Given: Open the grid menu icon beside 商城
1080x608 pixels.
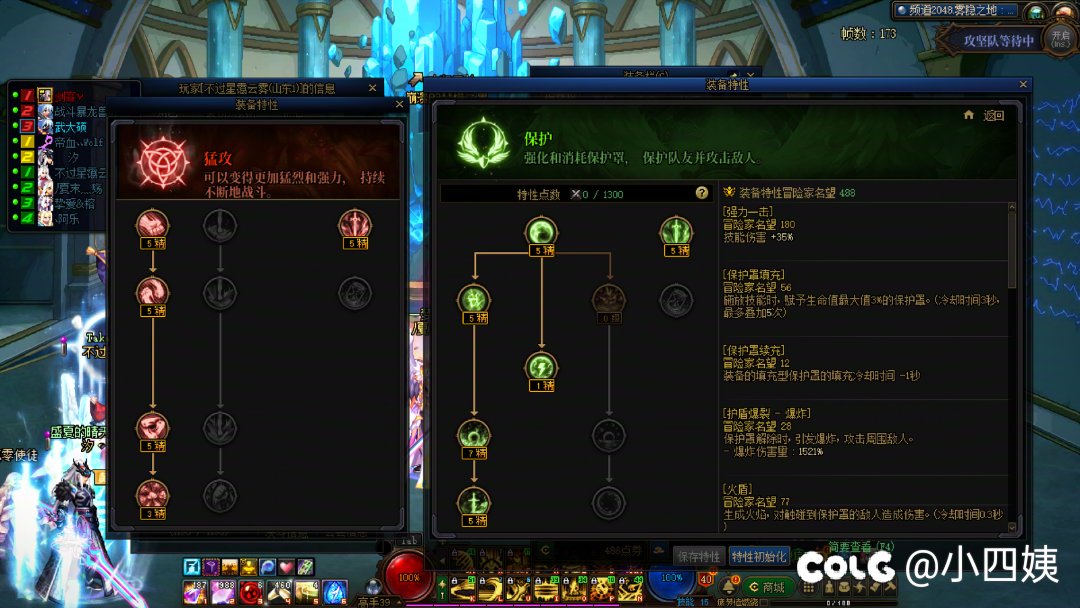Looking at the screenshot, I should [x=809, y=587].
